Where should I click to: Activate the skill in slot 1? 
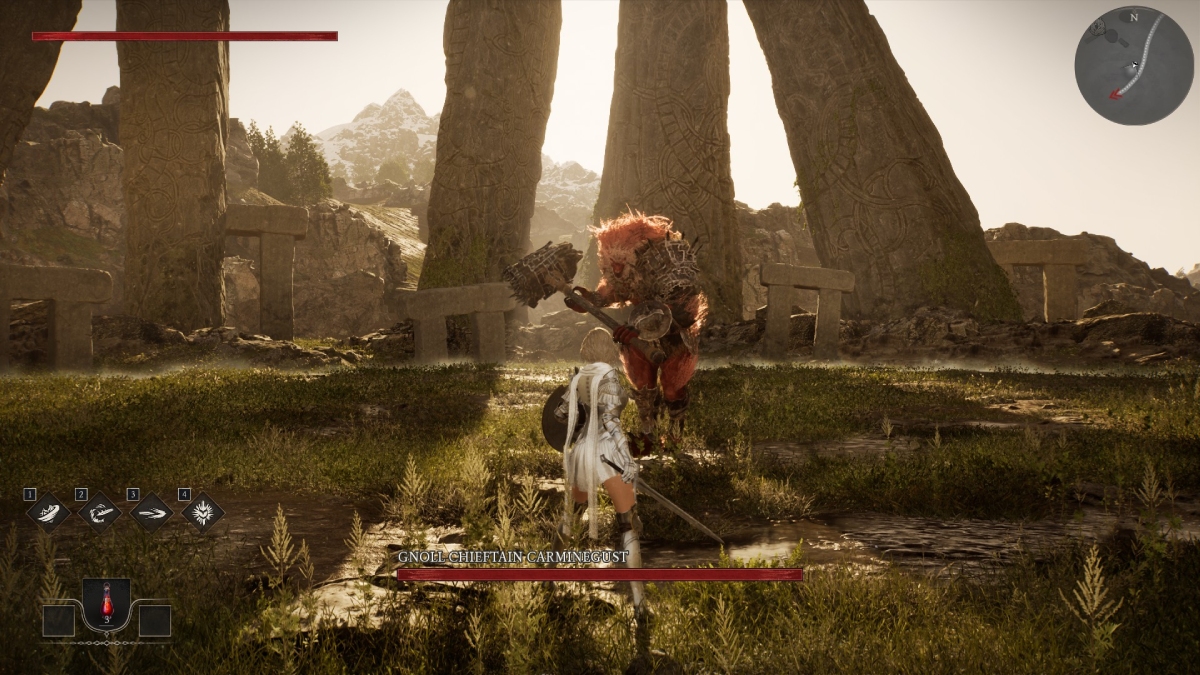pos(48,512)
